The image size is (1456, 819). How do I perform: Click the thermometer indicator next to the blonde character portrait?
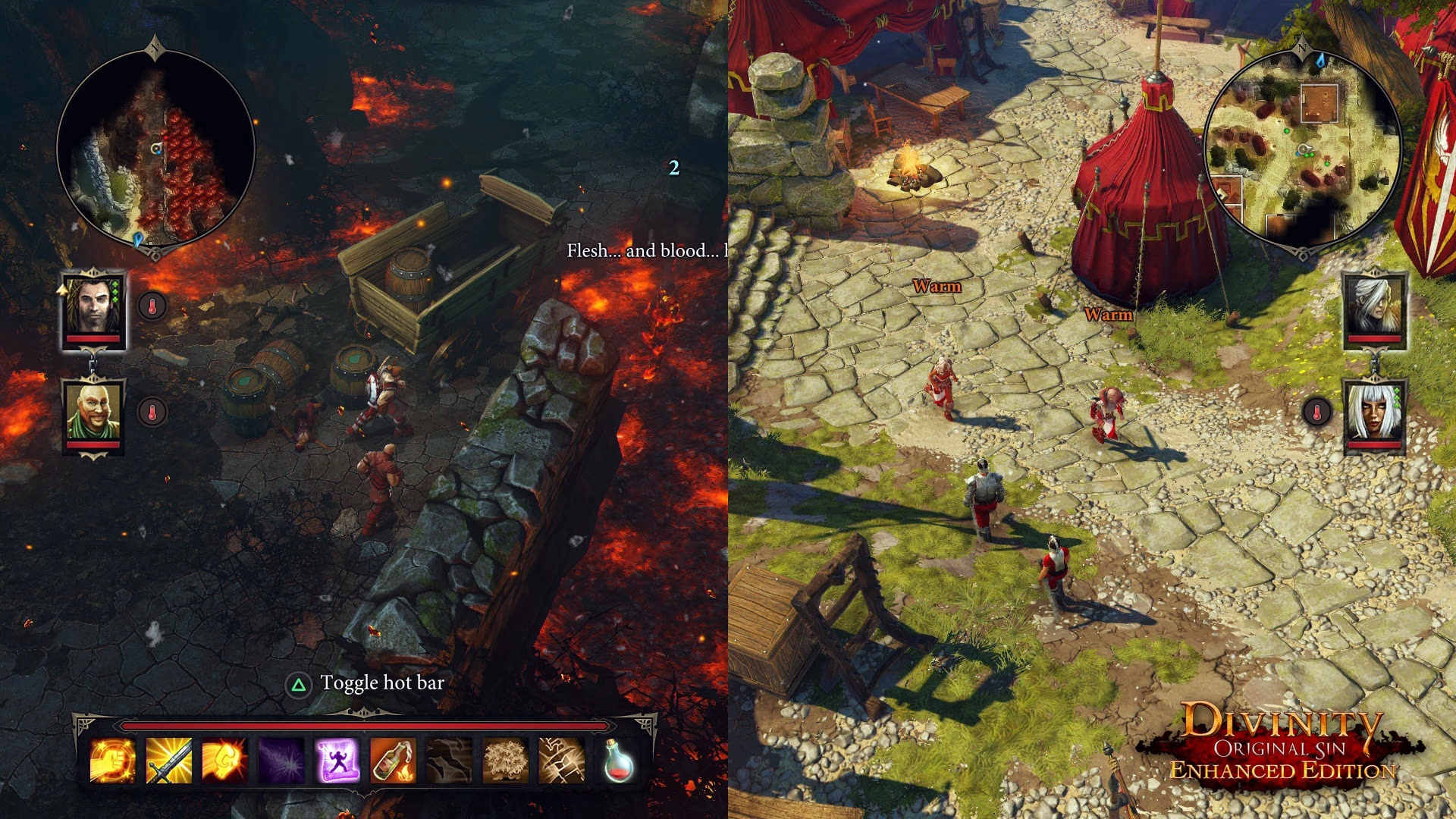point(1316,411)
